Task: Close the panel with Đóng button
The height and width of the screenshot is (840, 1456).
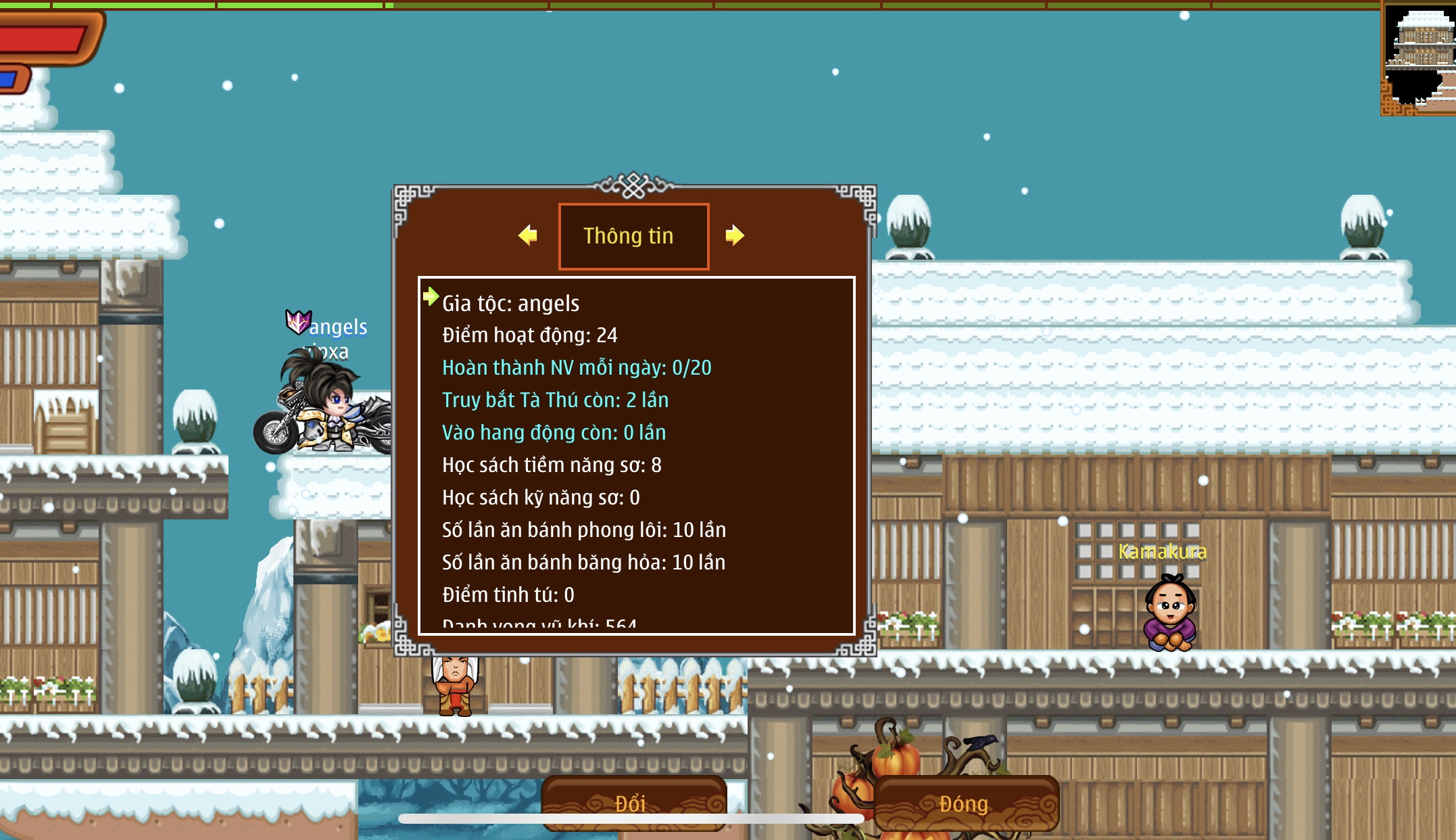Action: click(965, 803)
